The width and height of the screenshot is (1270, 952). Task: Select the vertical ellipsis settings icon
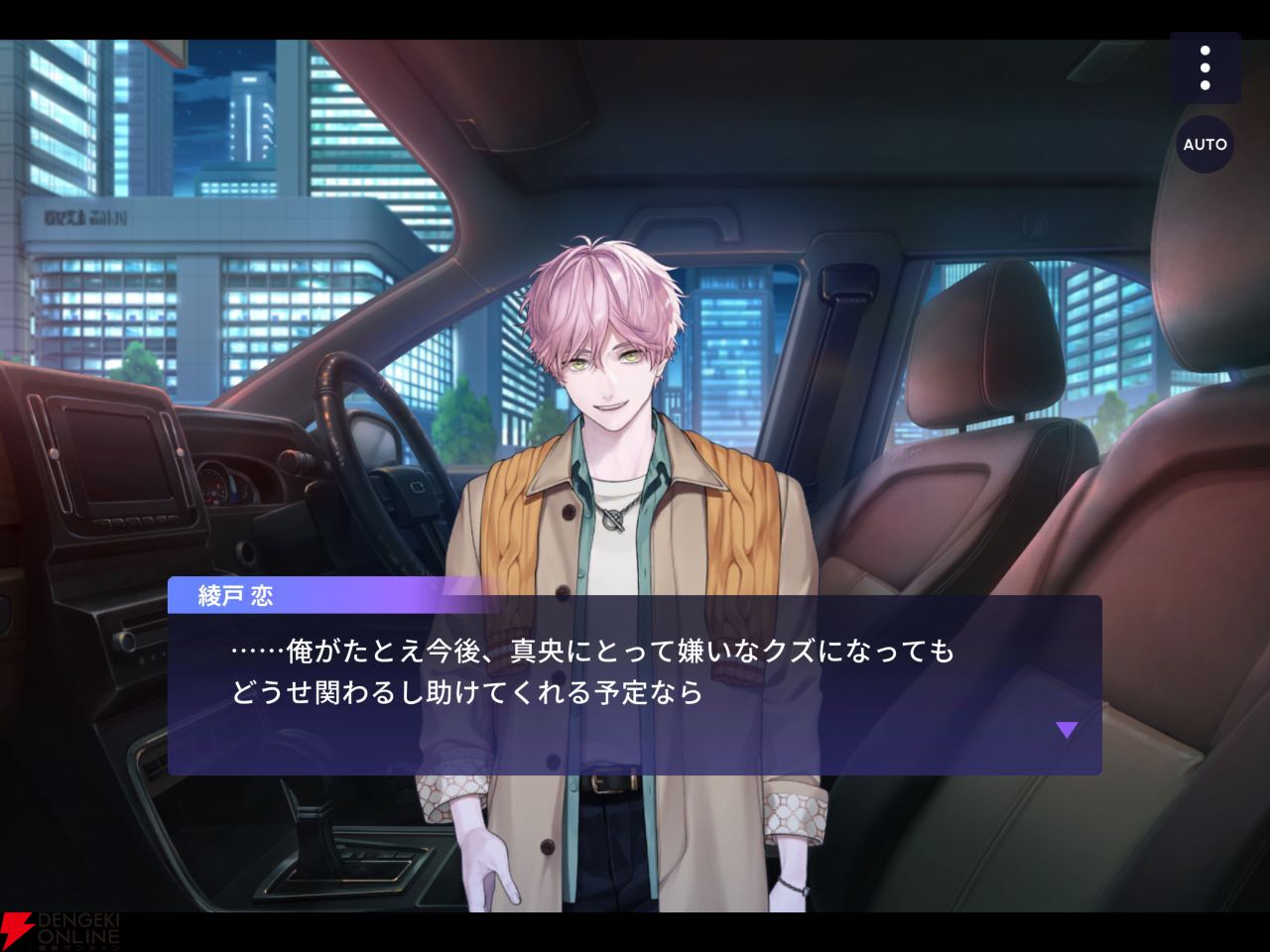pos(1206,67)
